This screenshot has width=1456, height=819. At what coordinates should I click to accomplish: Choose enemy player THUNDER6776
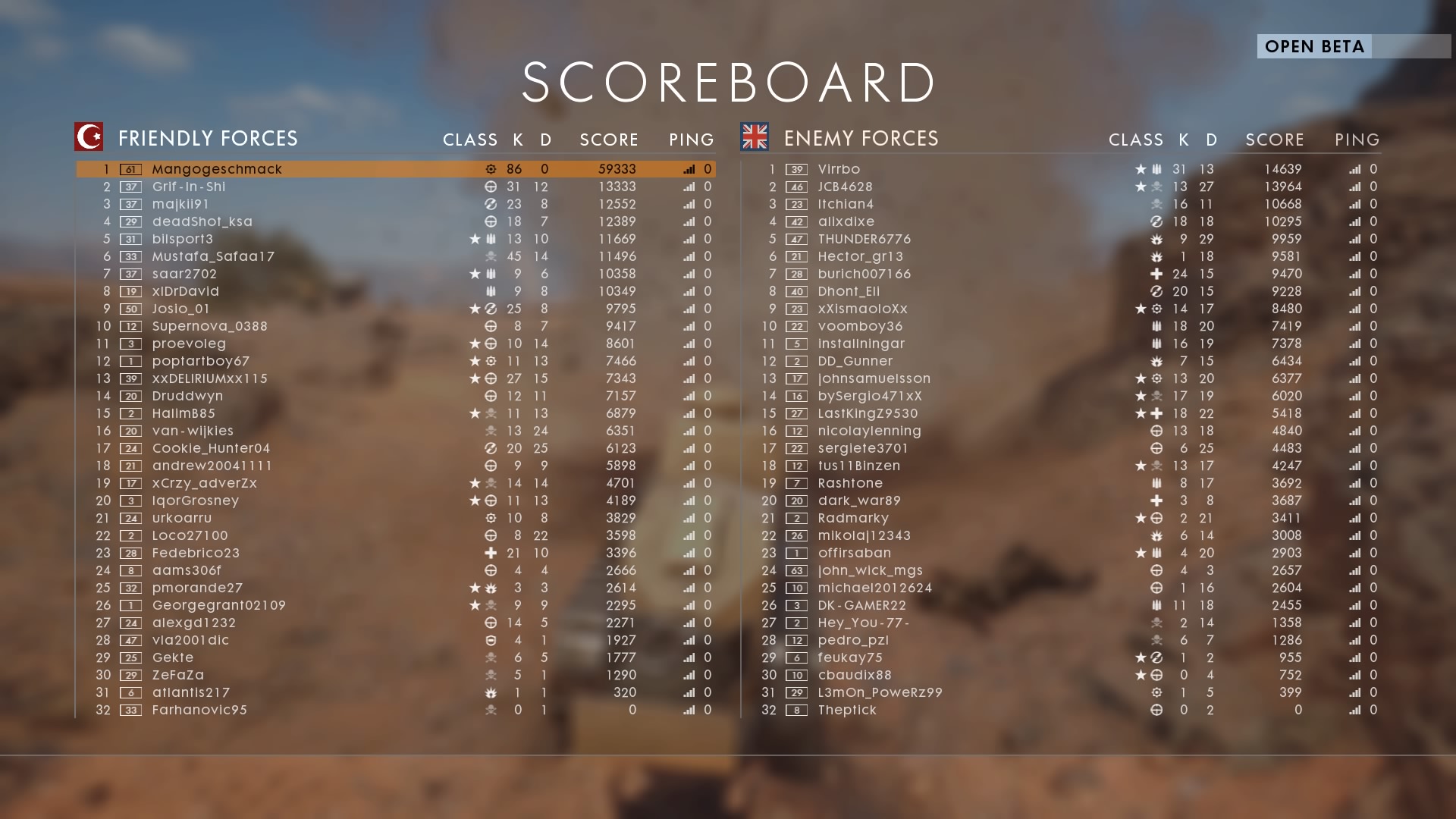pos(864,239)
